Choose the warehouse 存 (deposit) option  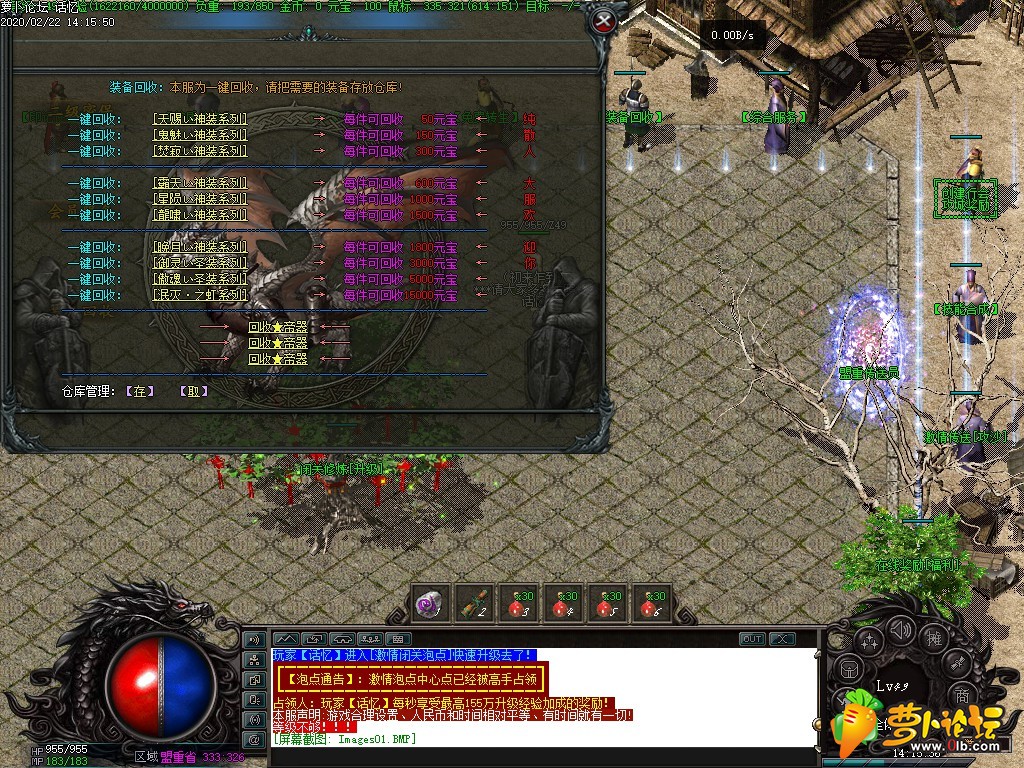[140, 391]
